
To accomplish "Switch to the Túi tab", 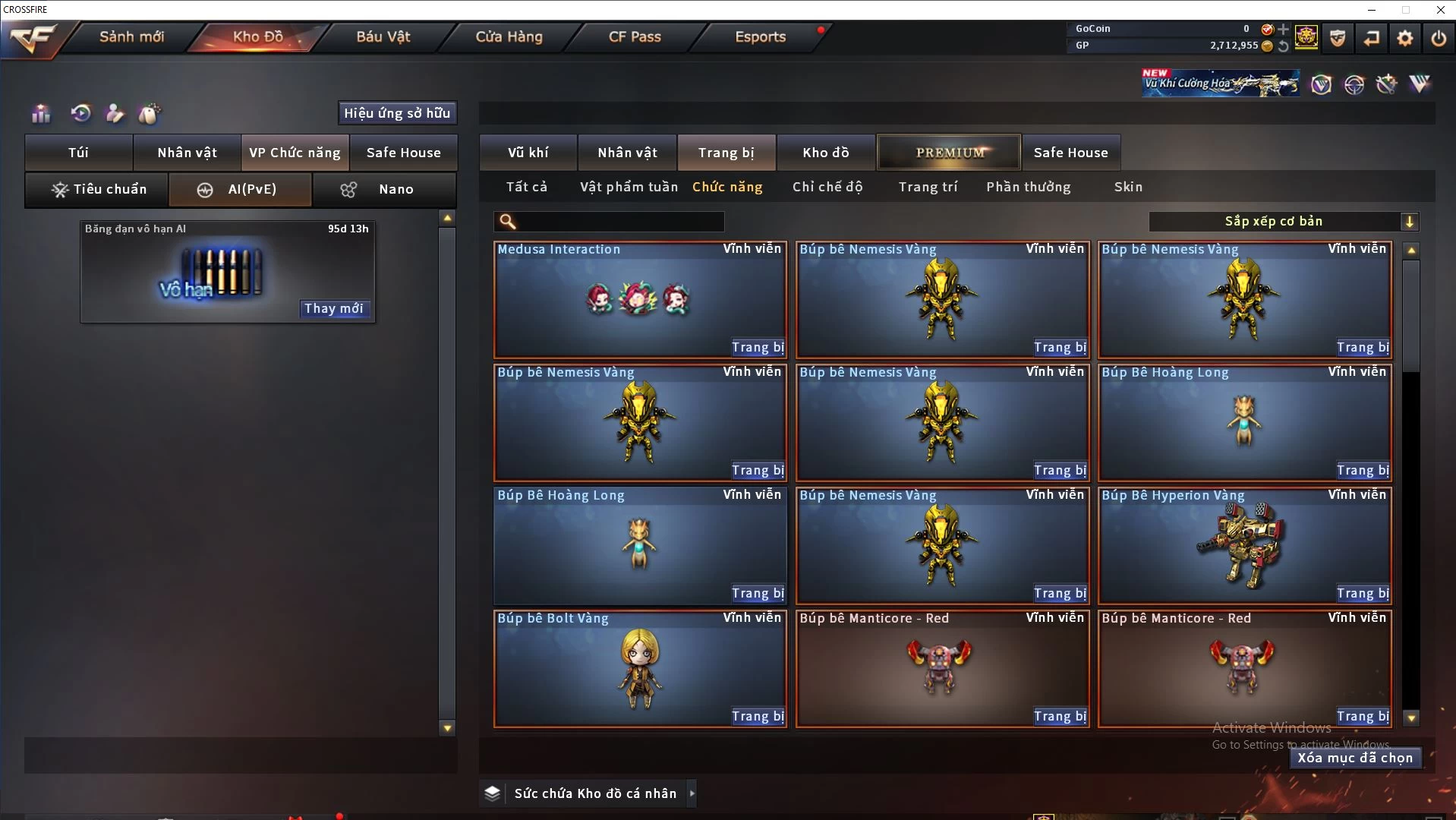I will [x=79, y=153].
